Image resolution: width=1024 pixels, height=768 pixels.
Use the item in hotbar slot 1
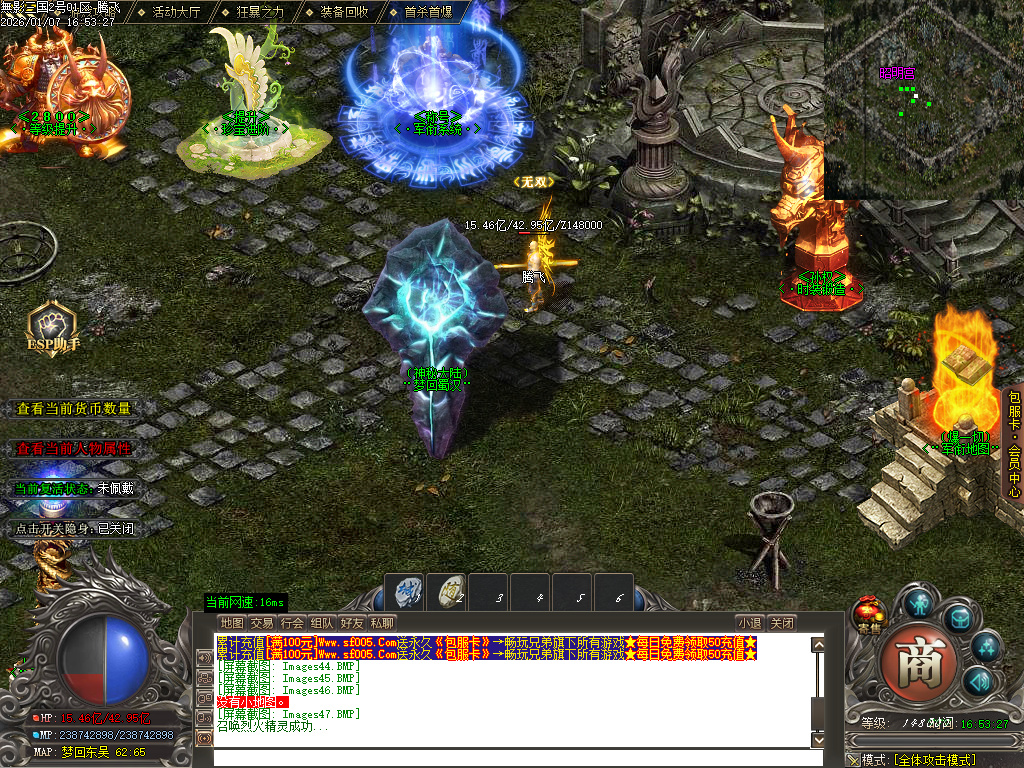pyautogui.click(x=407, y=593)
